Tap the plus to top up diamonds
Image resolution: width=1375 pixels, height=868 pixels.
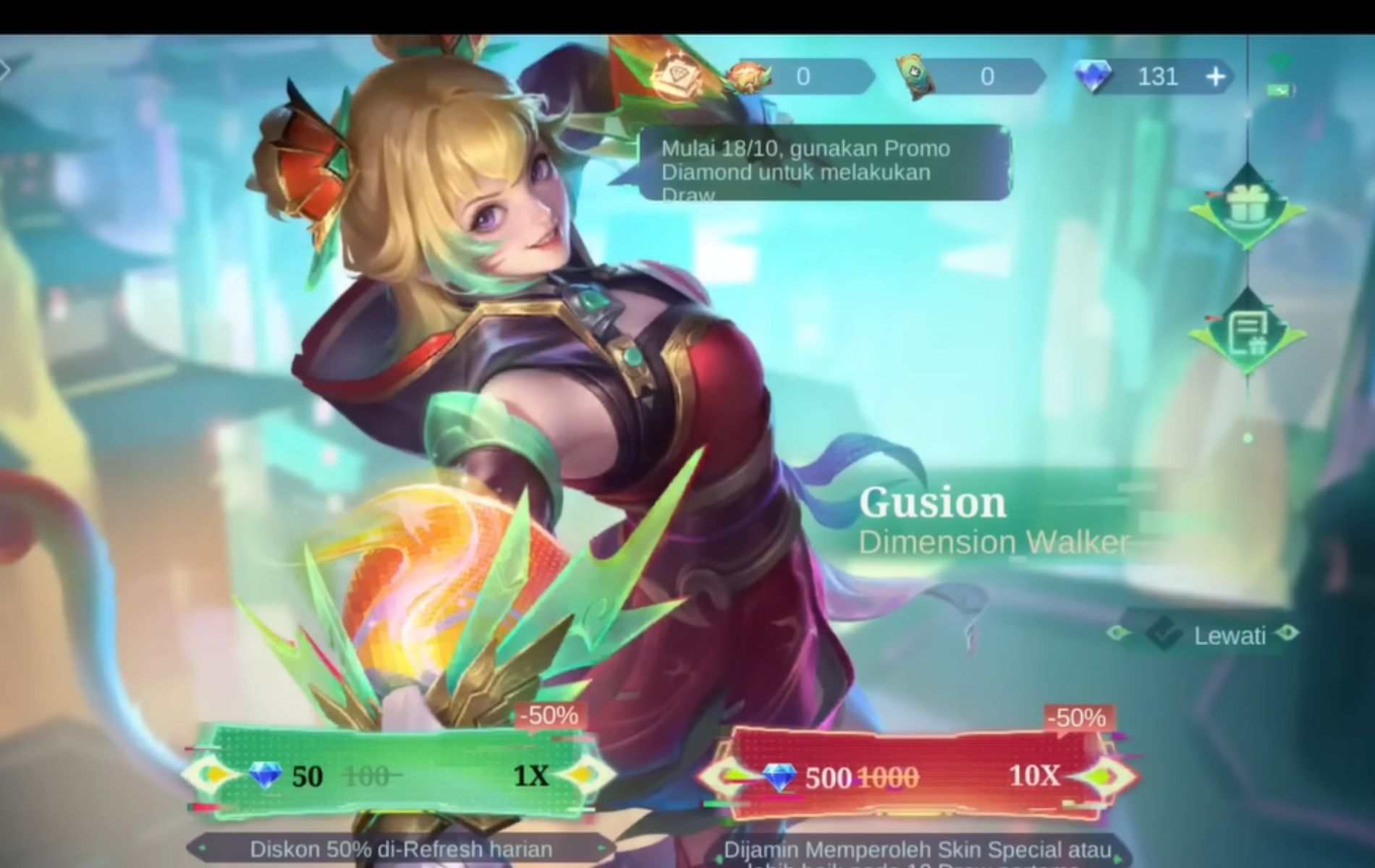[1216, 75]
